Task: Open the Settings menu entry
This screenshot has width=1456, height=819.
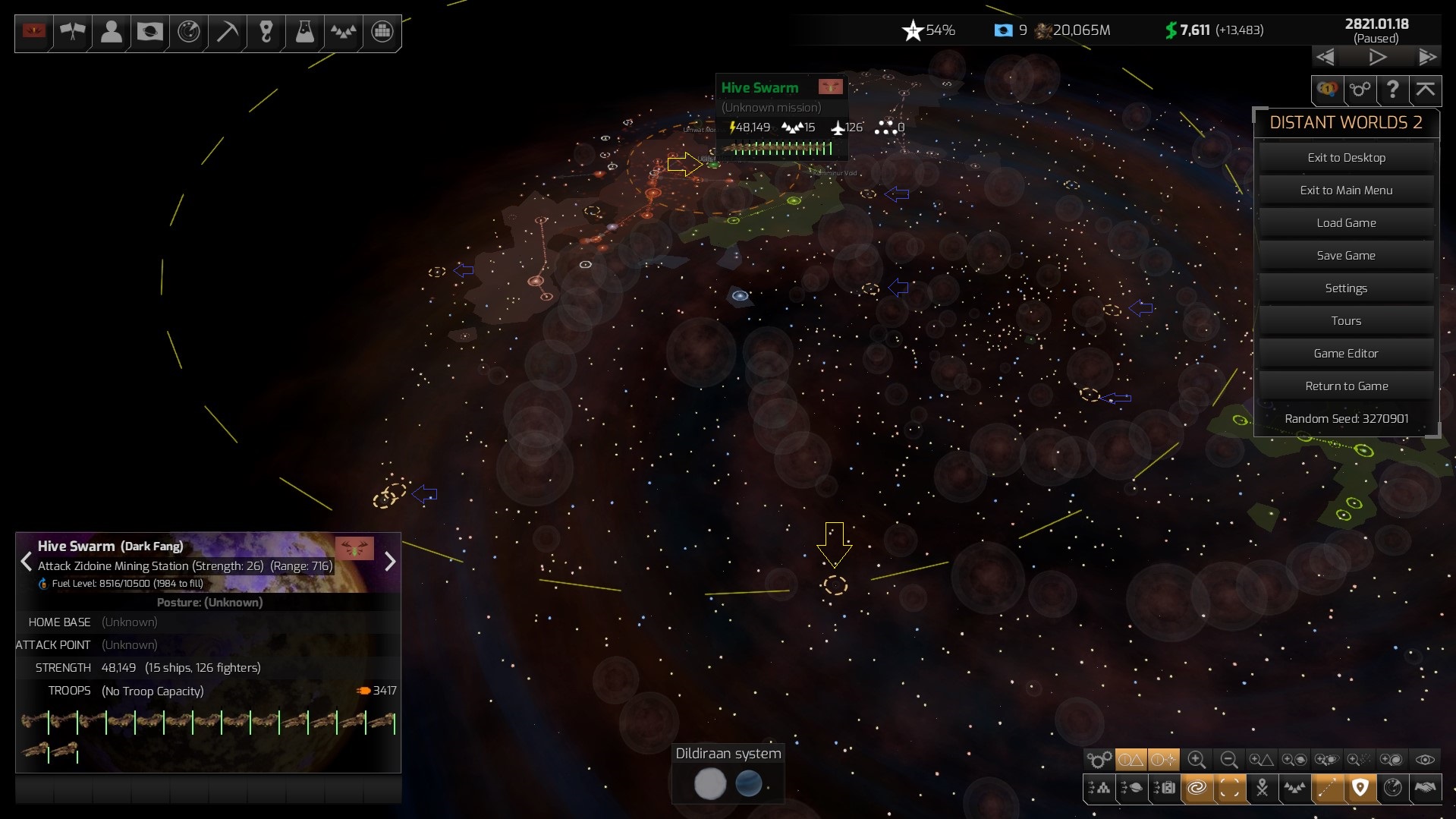Action: tap(1346, 288)
